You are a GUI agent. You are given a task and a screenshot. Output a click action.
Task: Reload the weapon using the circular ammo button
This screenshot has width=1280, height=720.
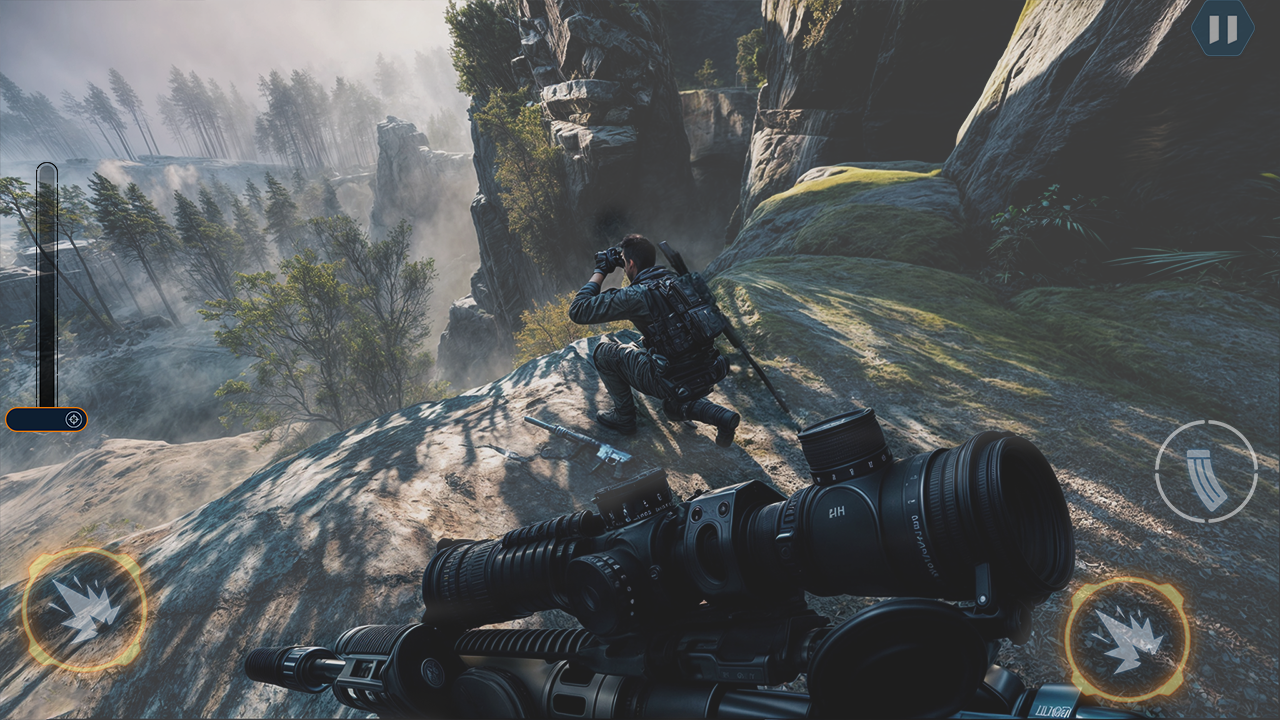pos(1207,471)
